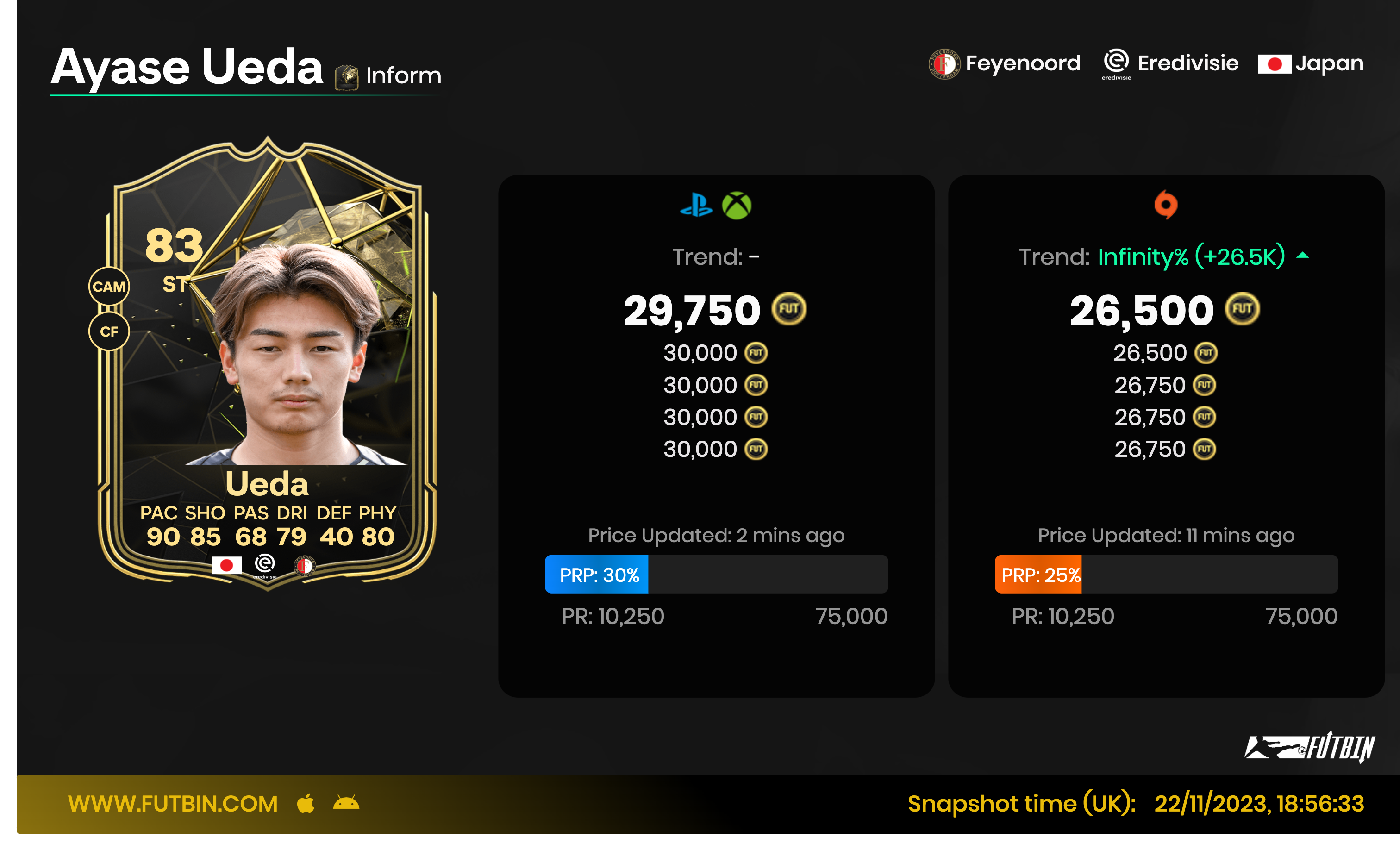Select the Ayase Ueda Inform player card
The width and height of the screenshot is (1400, 850).
tap(267, 363)
